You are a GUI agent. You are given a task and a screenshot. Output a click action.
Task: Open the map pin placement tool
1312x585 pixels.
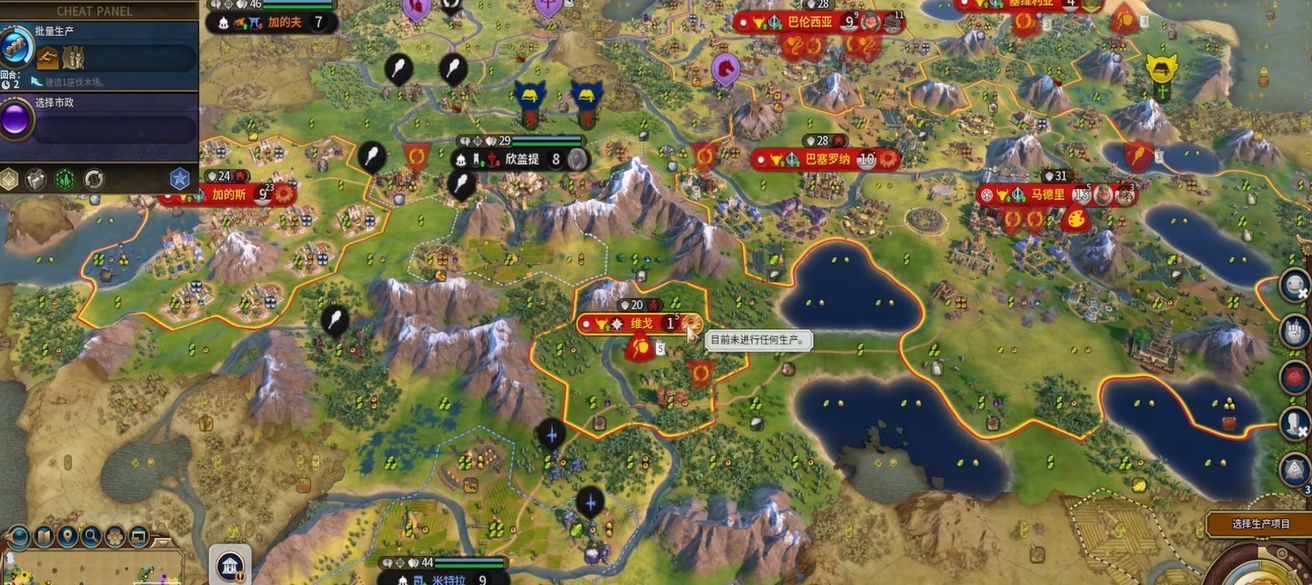click(x=67, y=537)
